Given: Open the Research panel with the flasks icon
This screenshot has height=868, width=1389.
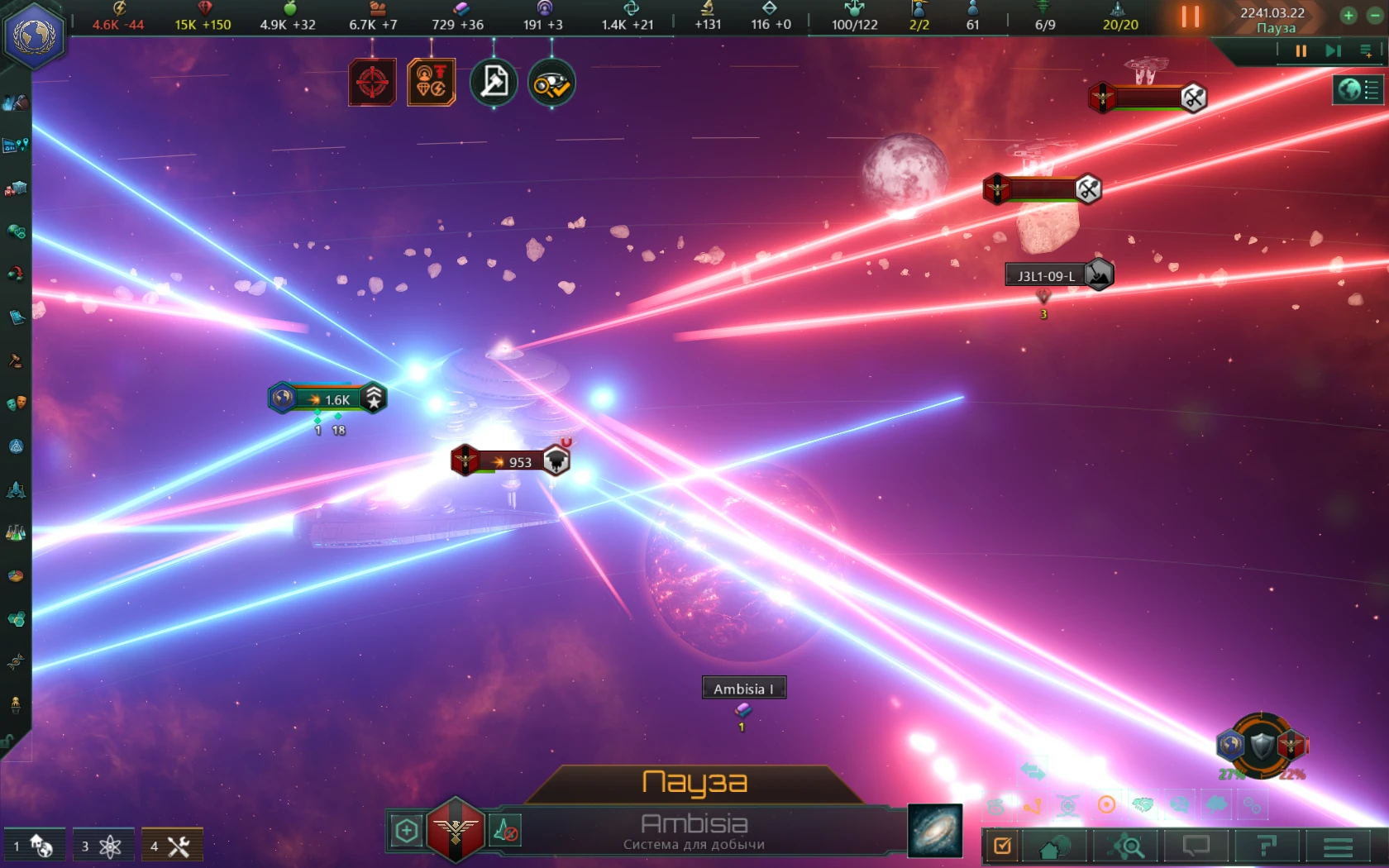Looking at the screenshot, I should (15, 533).
